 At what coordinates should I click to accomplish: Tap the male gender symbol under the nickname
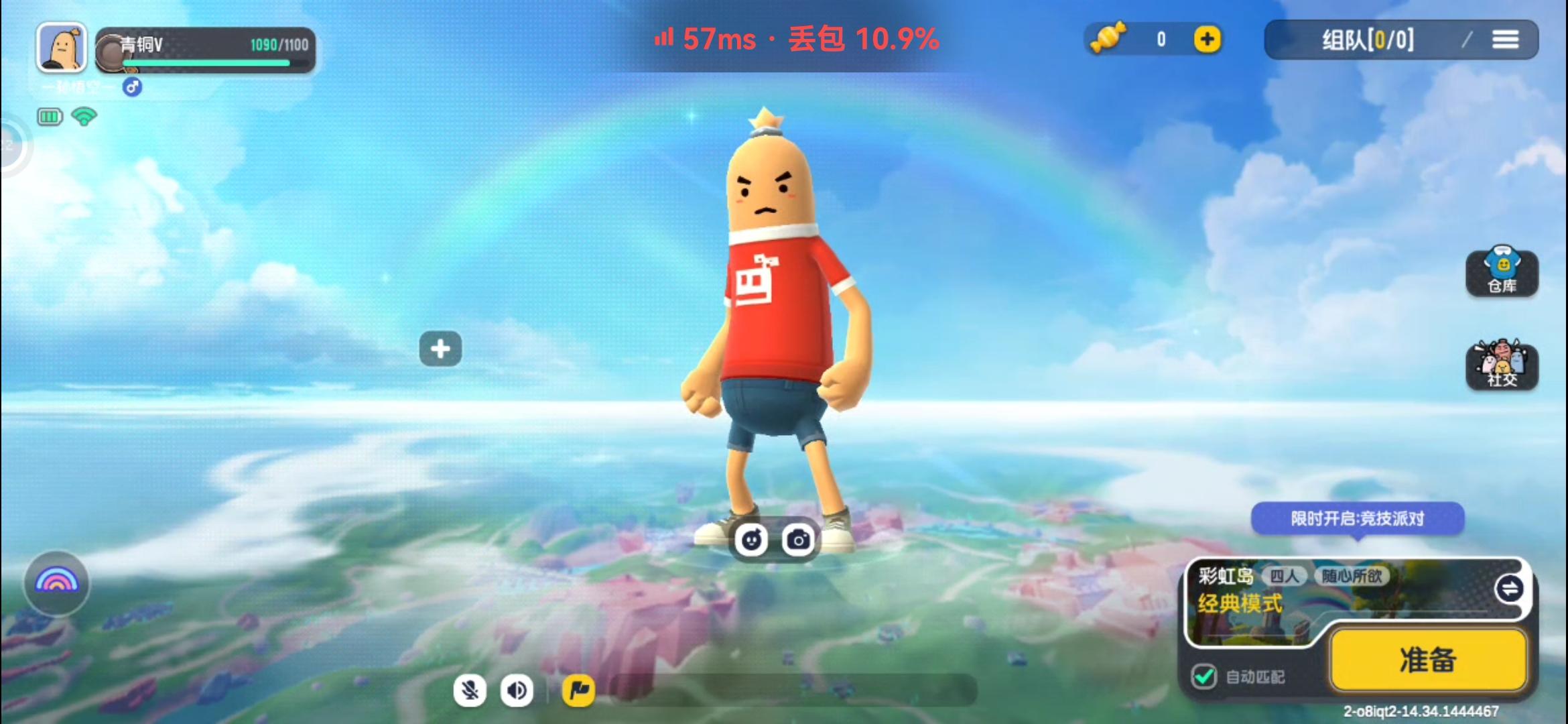click(131, 88)
